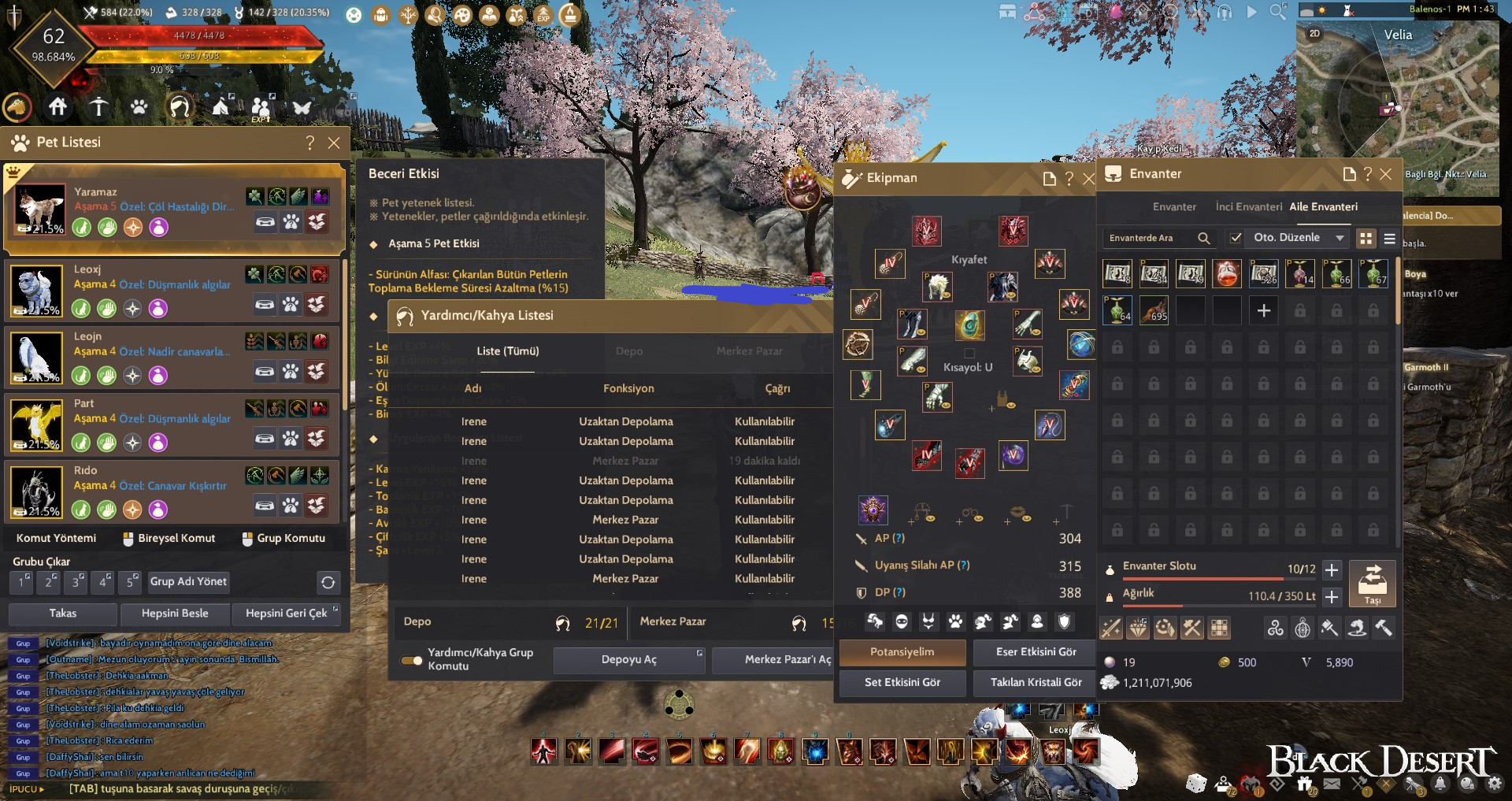Switch to the İnci Envanteri tab

[1248, 207]
